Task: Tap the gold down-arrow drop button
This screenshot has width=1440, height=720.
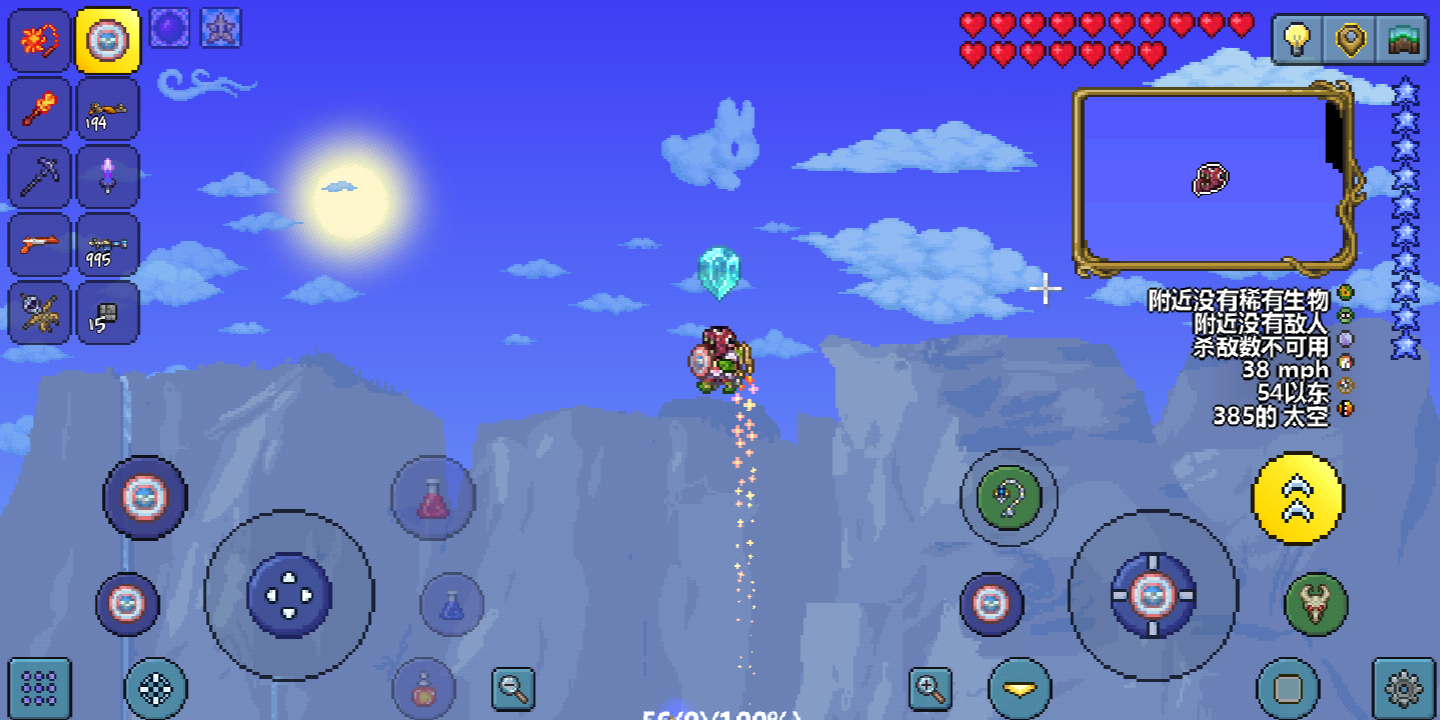Action: (x=1020, y=689)
